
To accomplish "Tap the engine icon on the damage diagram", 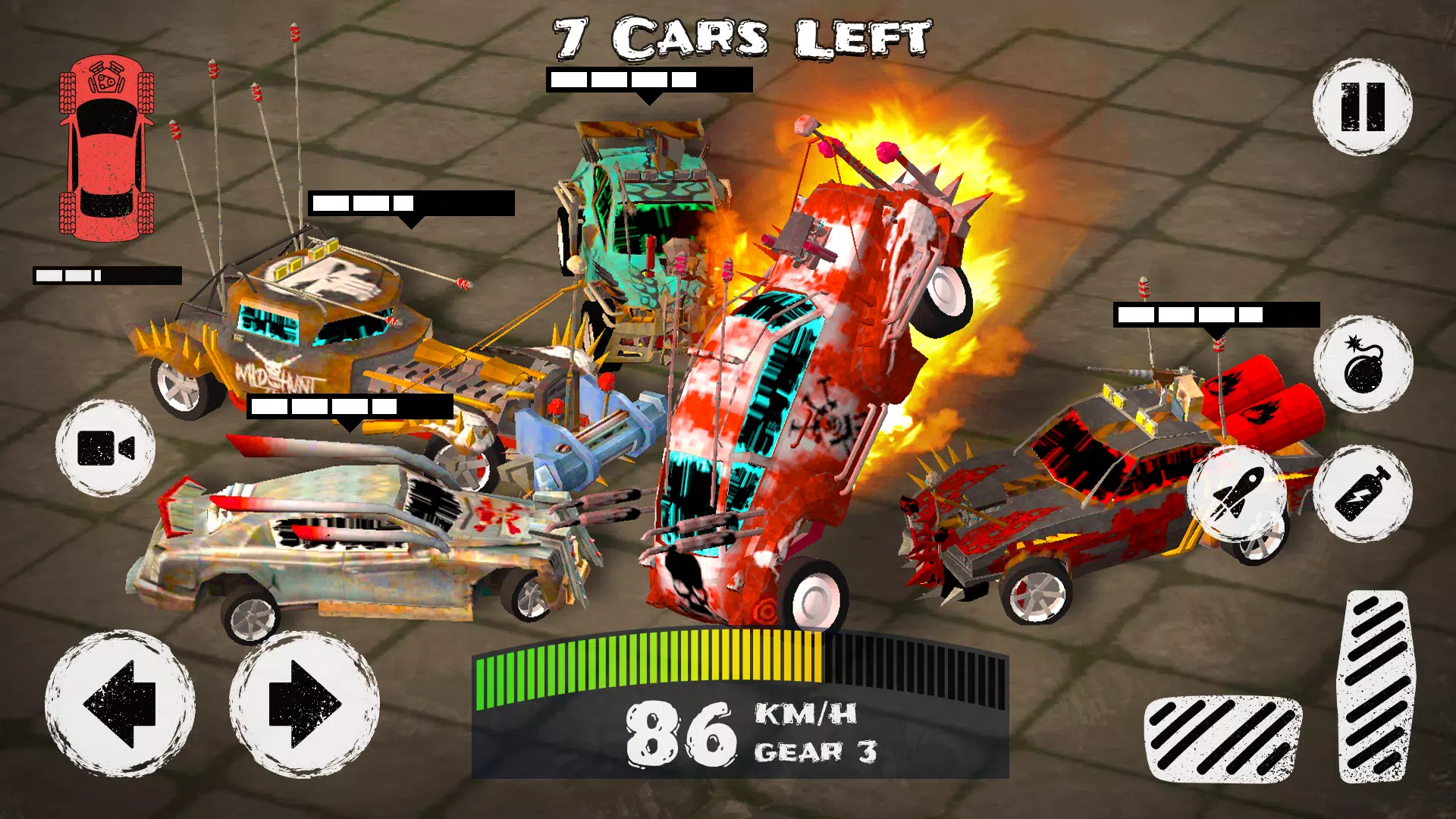I will [x=105, y=77].
